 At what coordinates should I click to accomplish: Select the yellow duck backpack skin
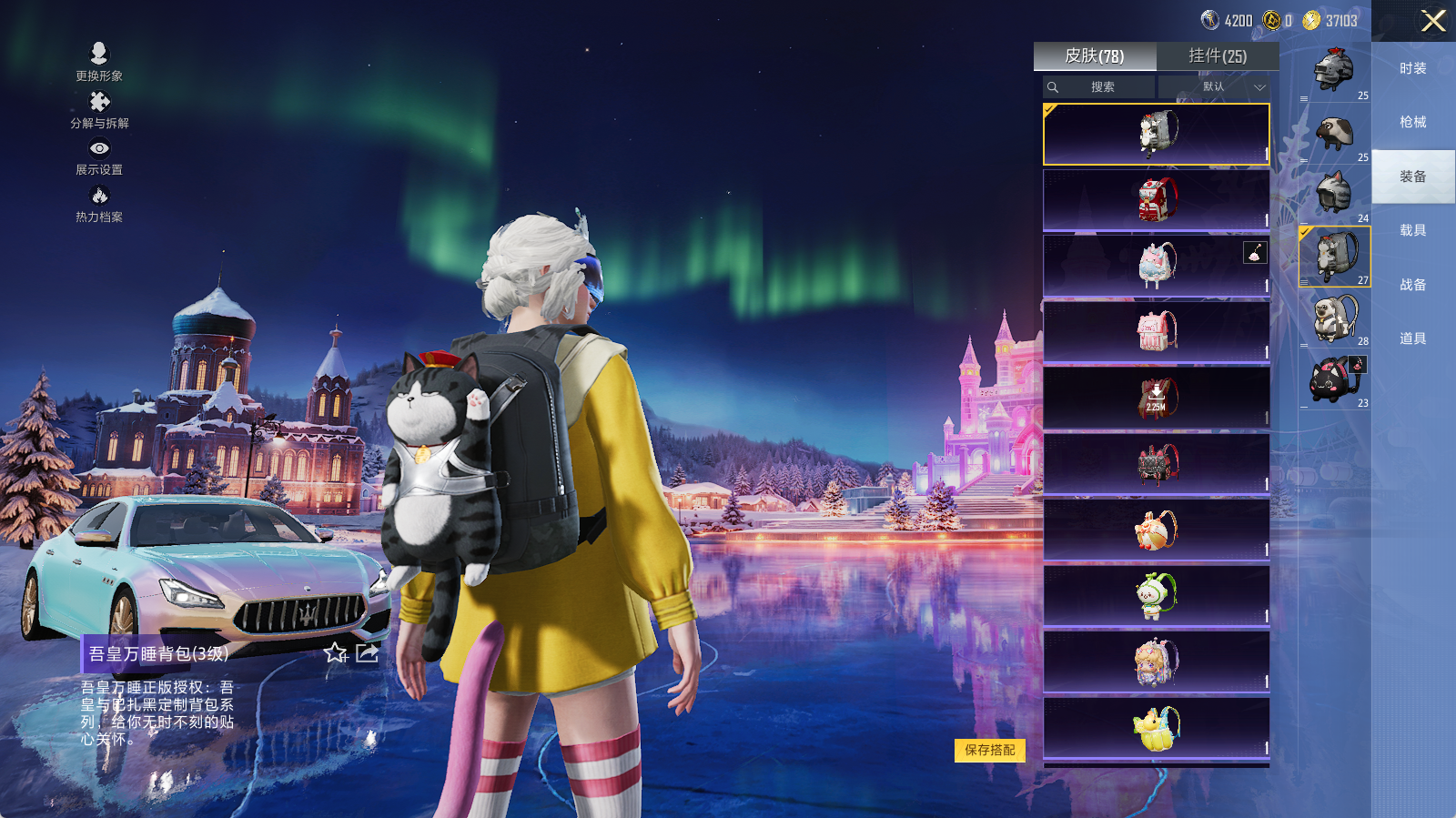[x=1156, y=729]
